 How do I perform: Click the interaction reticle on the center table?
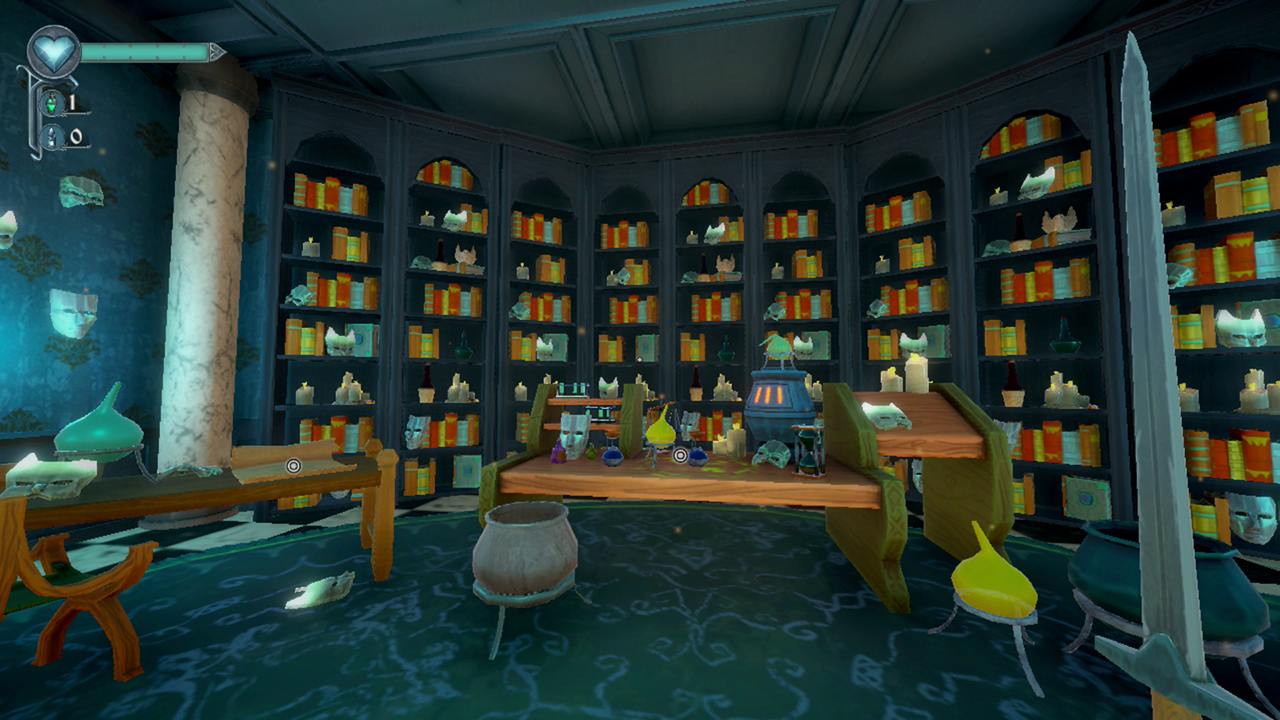(680, 456)
